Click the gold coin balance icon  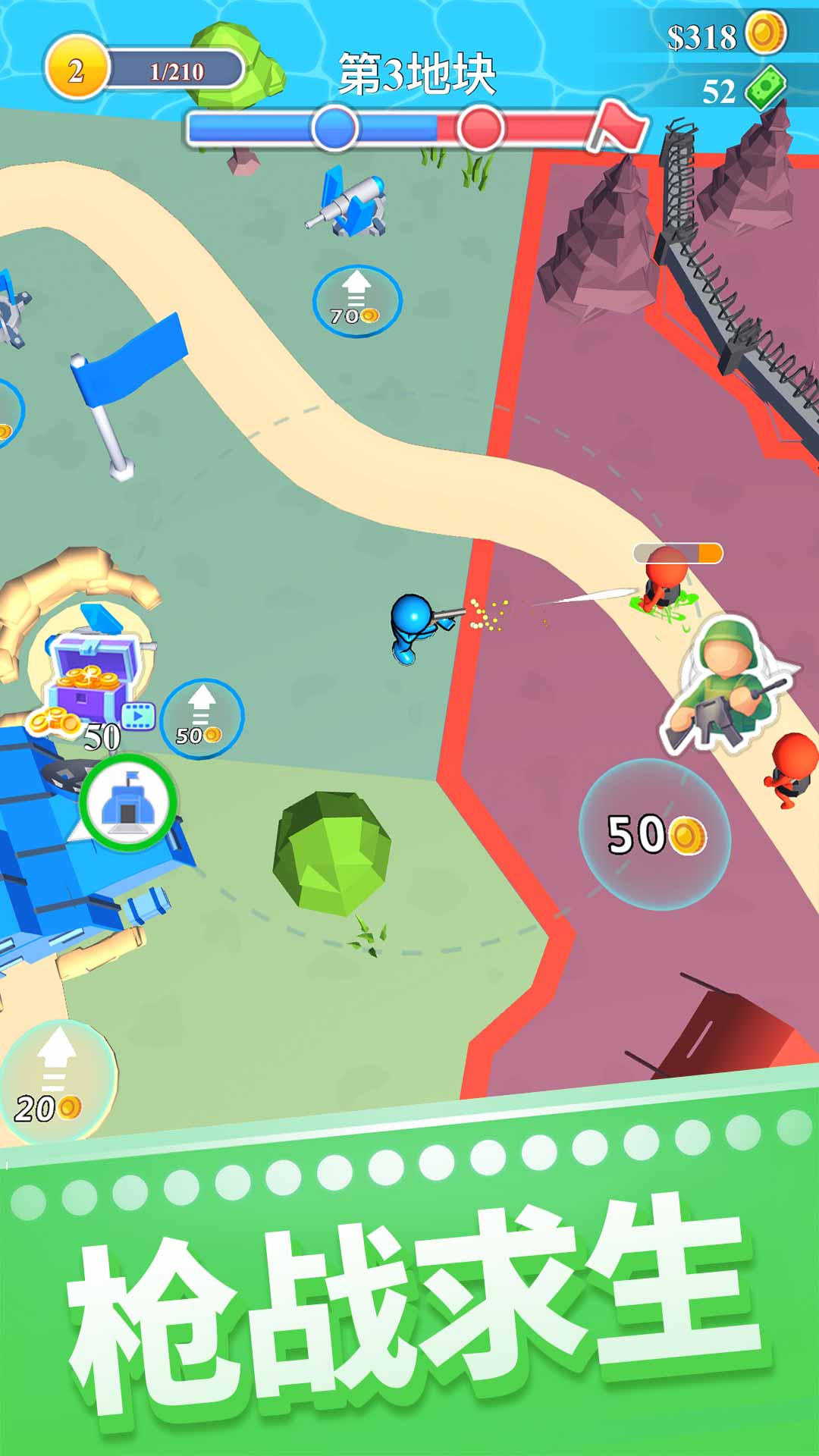pos(765,33)
